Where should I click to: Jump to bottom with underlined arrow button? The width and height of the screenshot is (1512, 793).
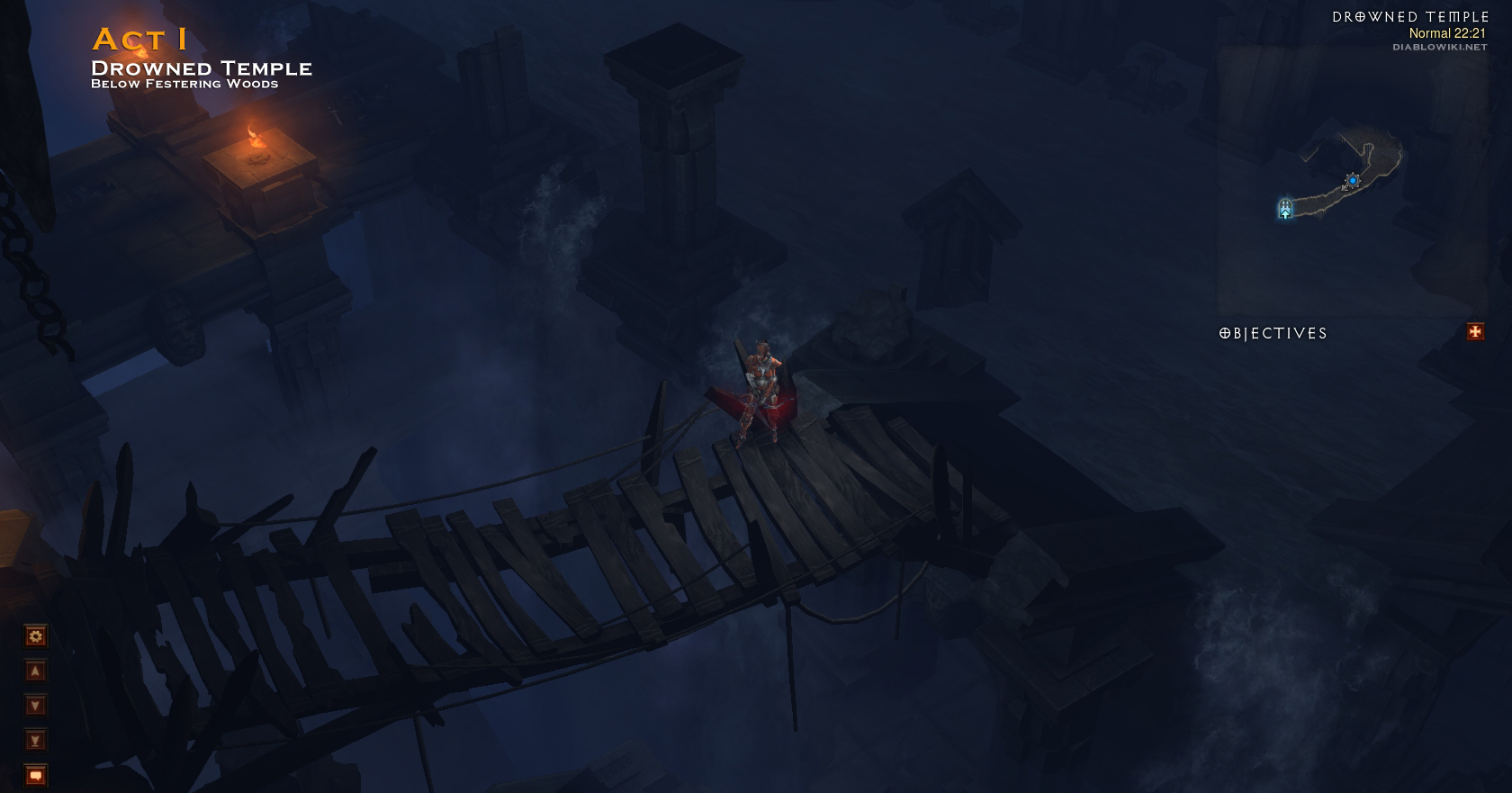click(x=35, y=741)
